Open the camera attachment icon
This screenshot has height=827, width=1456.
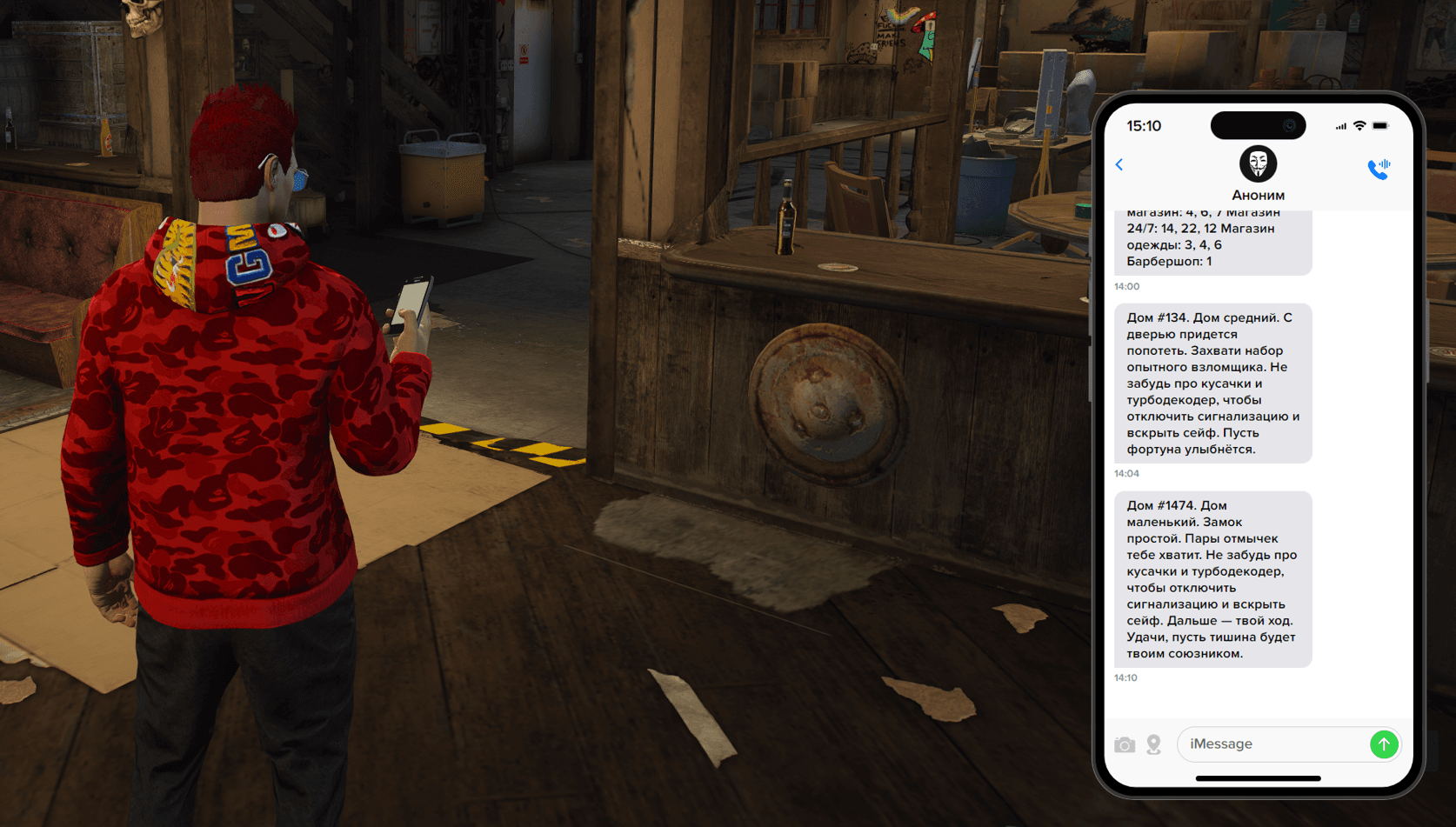1125,745
